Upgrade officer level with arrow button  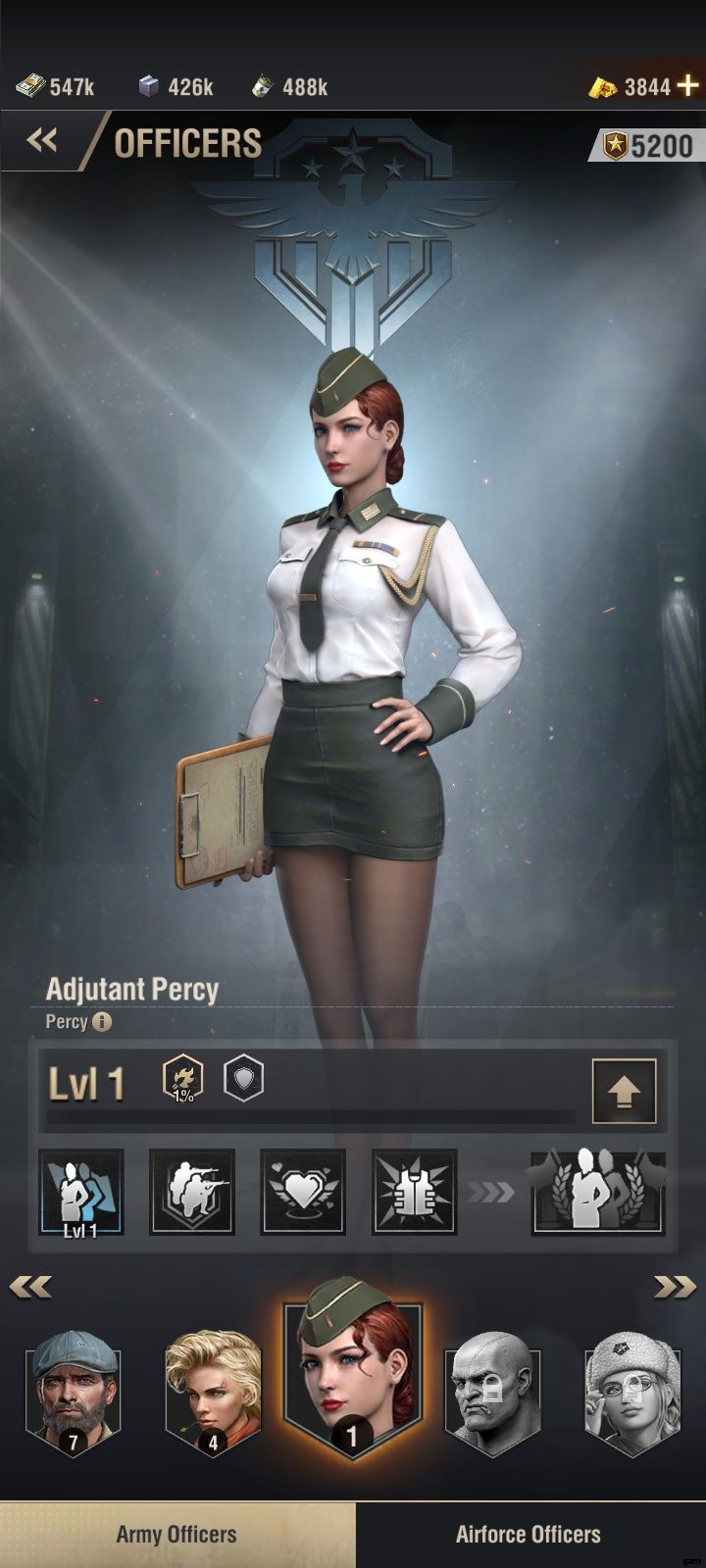(x=624, y=1091)
